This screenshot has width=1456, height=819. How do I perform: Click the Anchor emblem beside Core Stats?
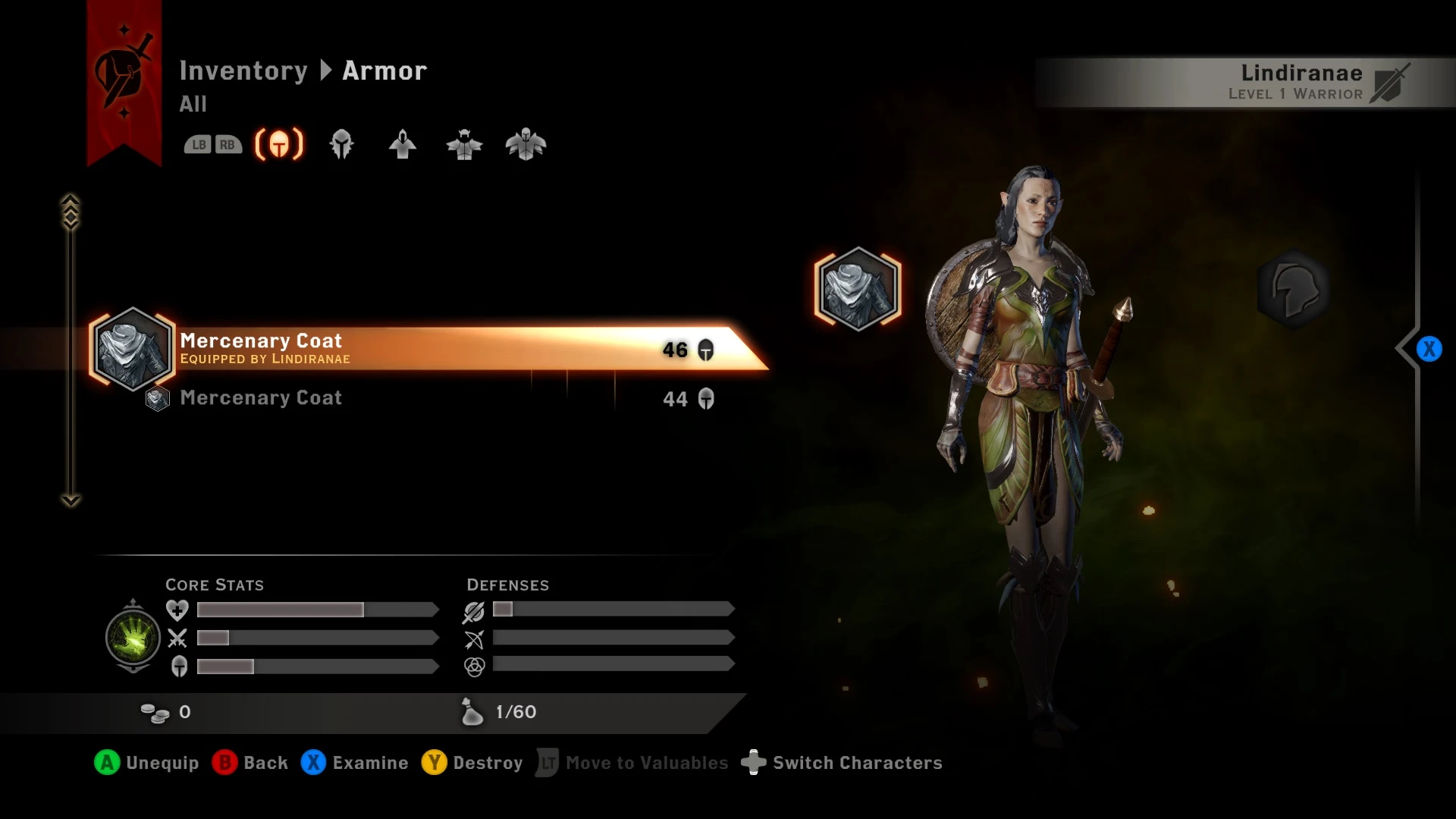click(133, 638)
